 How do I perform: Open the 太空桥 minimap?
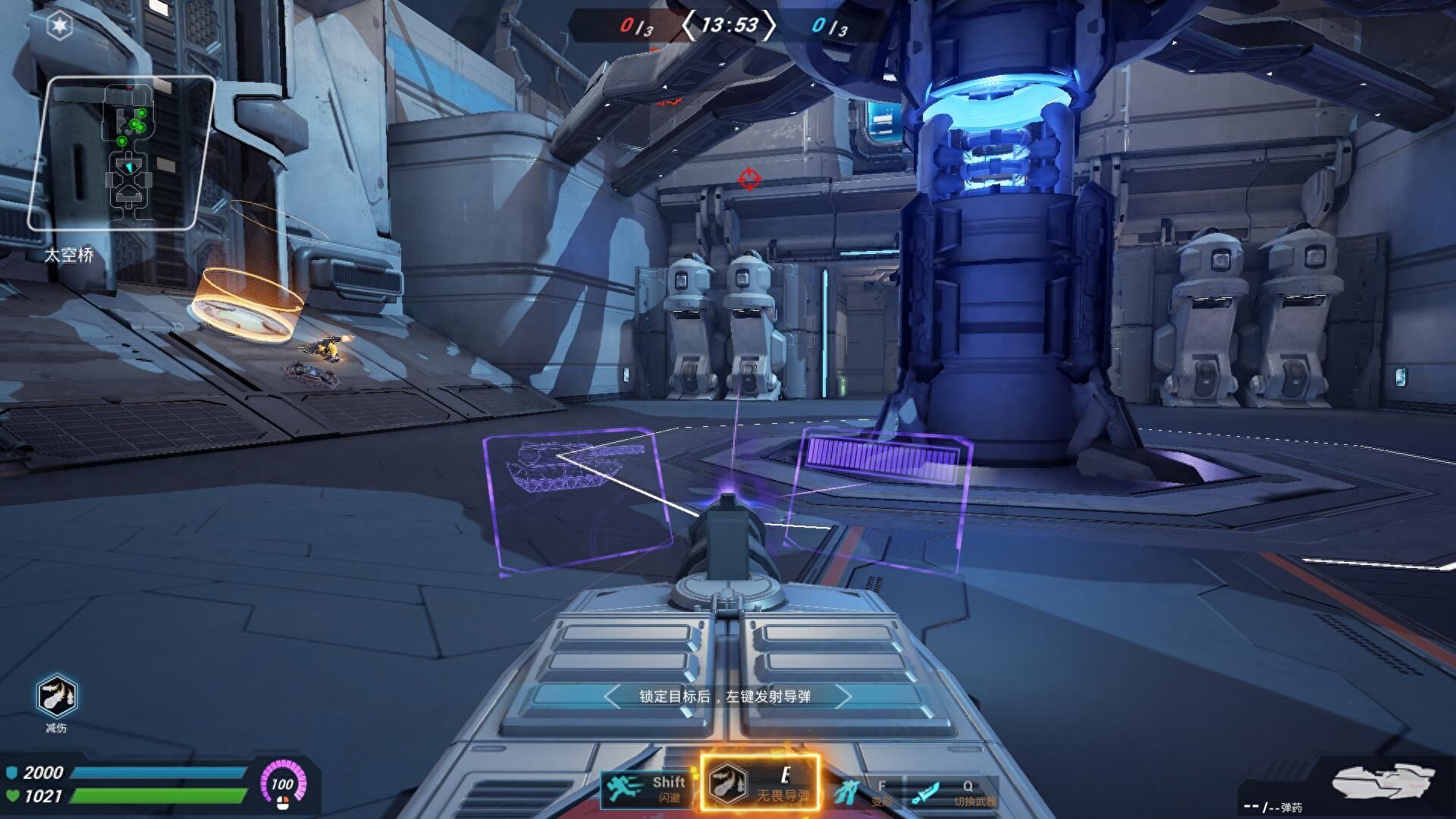tap(121, 153)
